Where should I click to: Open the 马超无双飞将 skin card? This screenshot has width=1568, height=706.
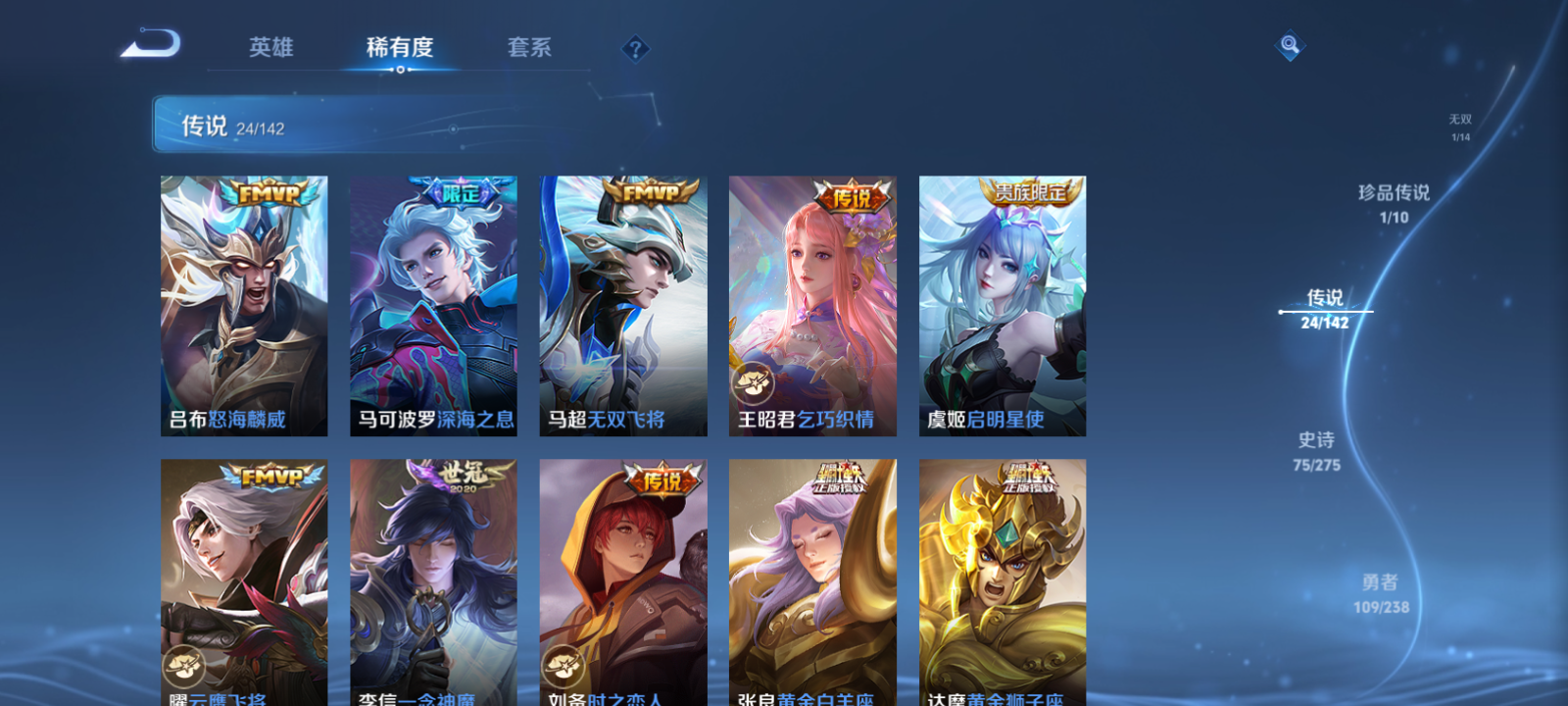click(x=623, y=304)
